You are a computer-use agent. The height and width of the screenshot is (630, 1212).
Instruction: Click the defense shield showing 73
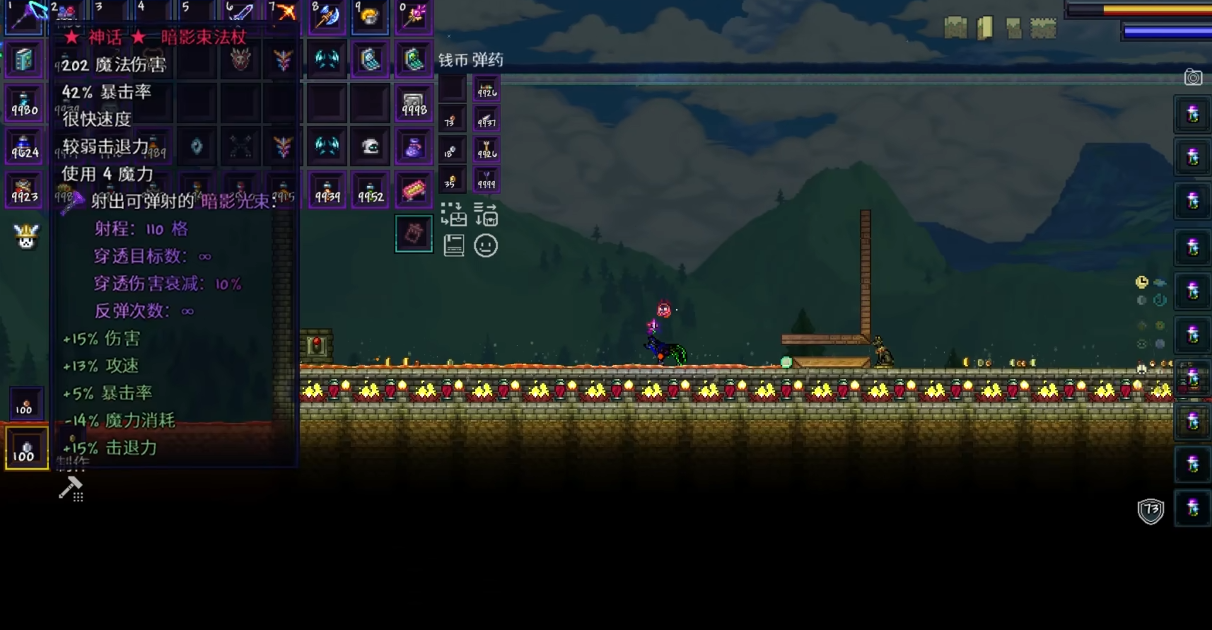pos(1151,511)
